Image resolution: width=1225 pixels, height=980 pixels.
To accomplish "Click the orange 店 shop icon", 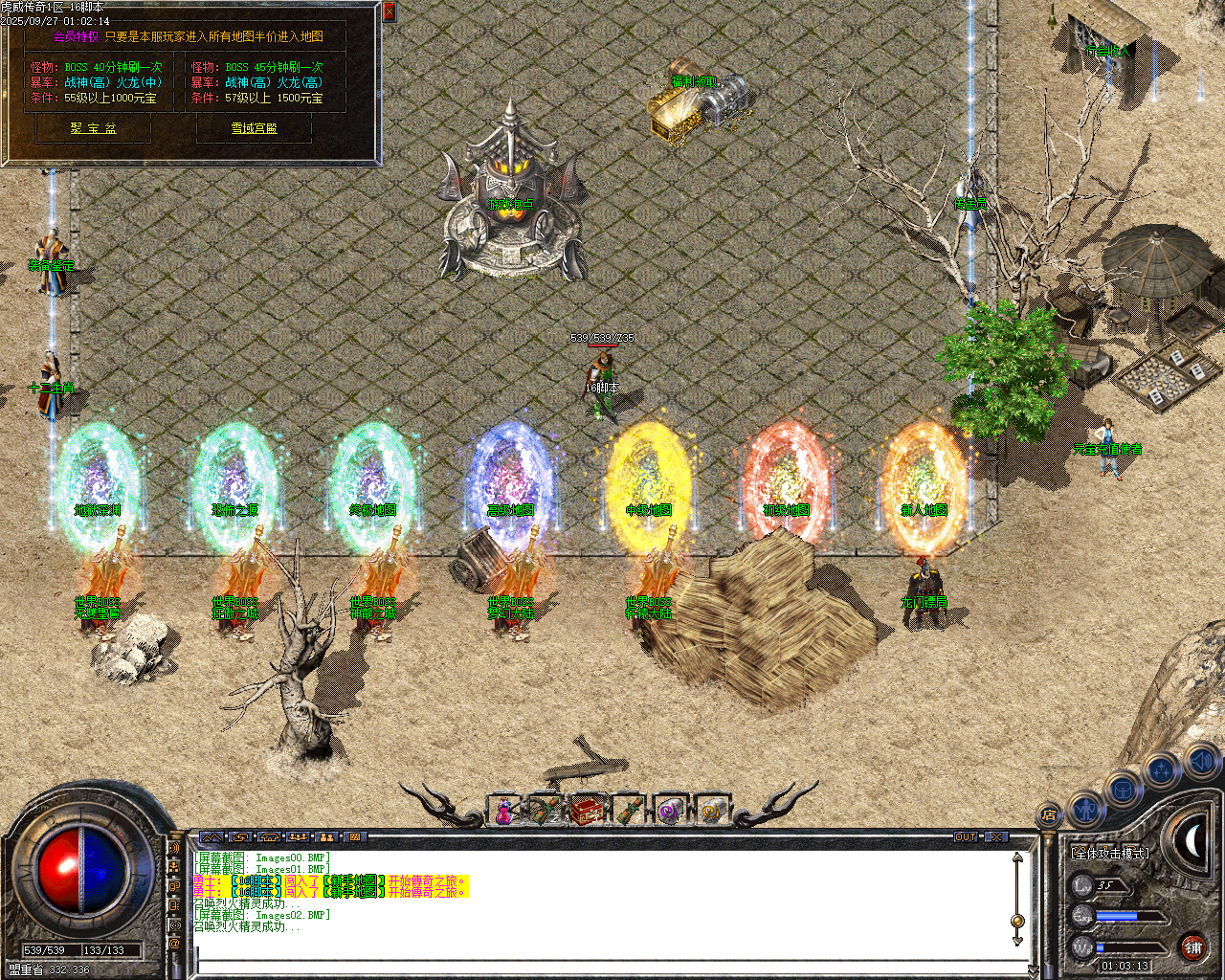I will pyautogui.click(x=1050, y=814).
